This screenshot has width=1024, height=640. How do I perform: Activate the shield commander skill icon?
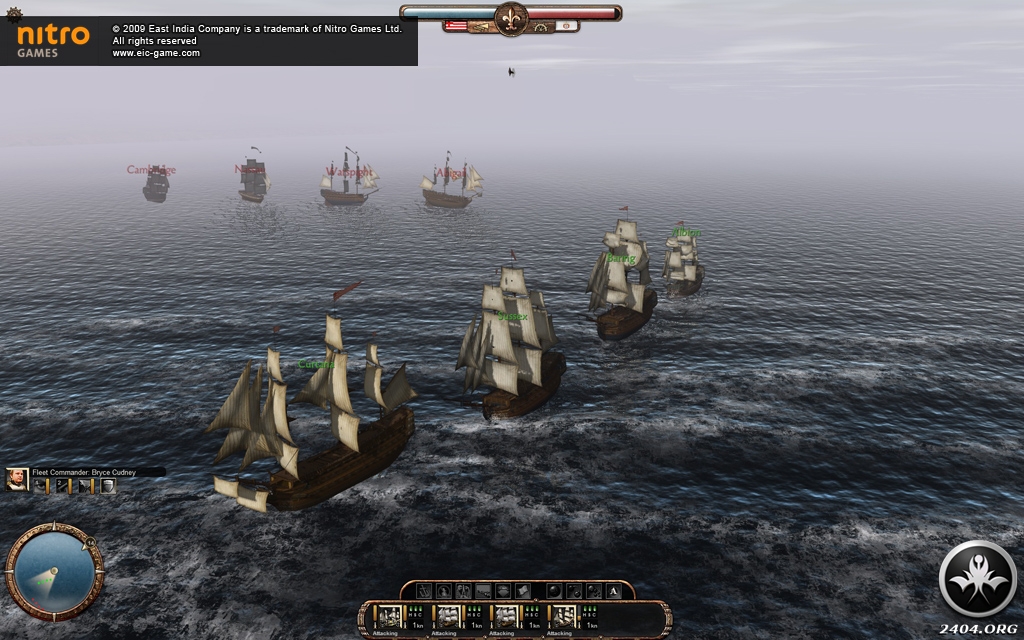tap(108, 486)
